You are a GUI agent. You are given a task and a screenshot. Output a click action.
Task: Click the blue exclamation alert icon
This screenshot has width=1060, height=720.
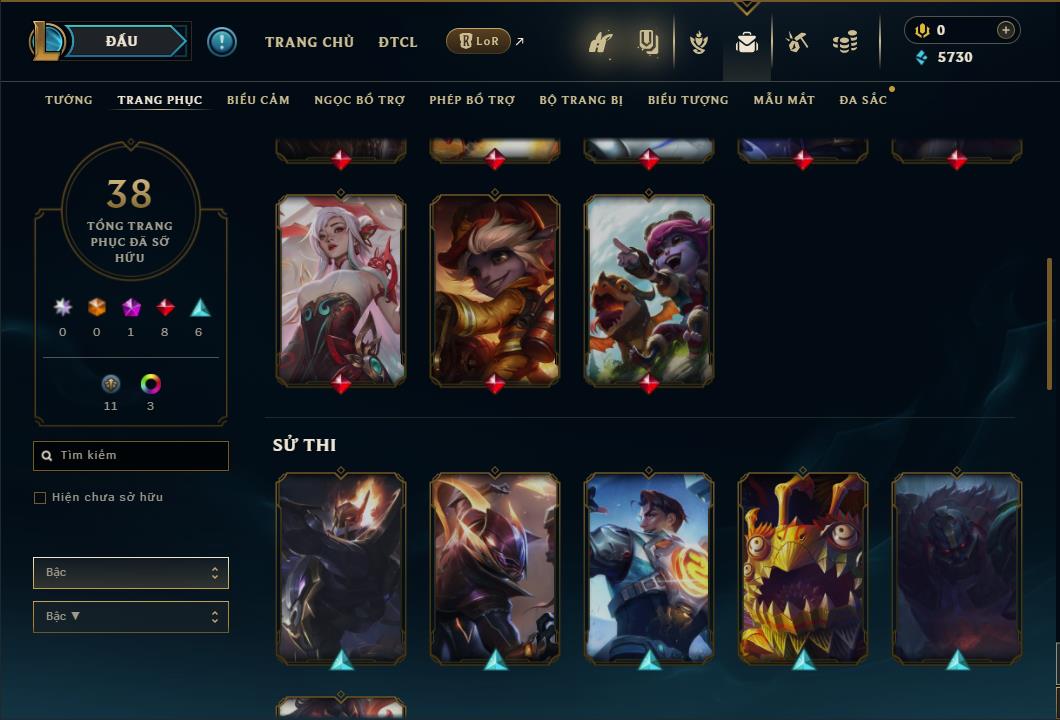coord(222,41)
